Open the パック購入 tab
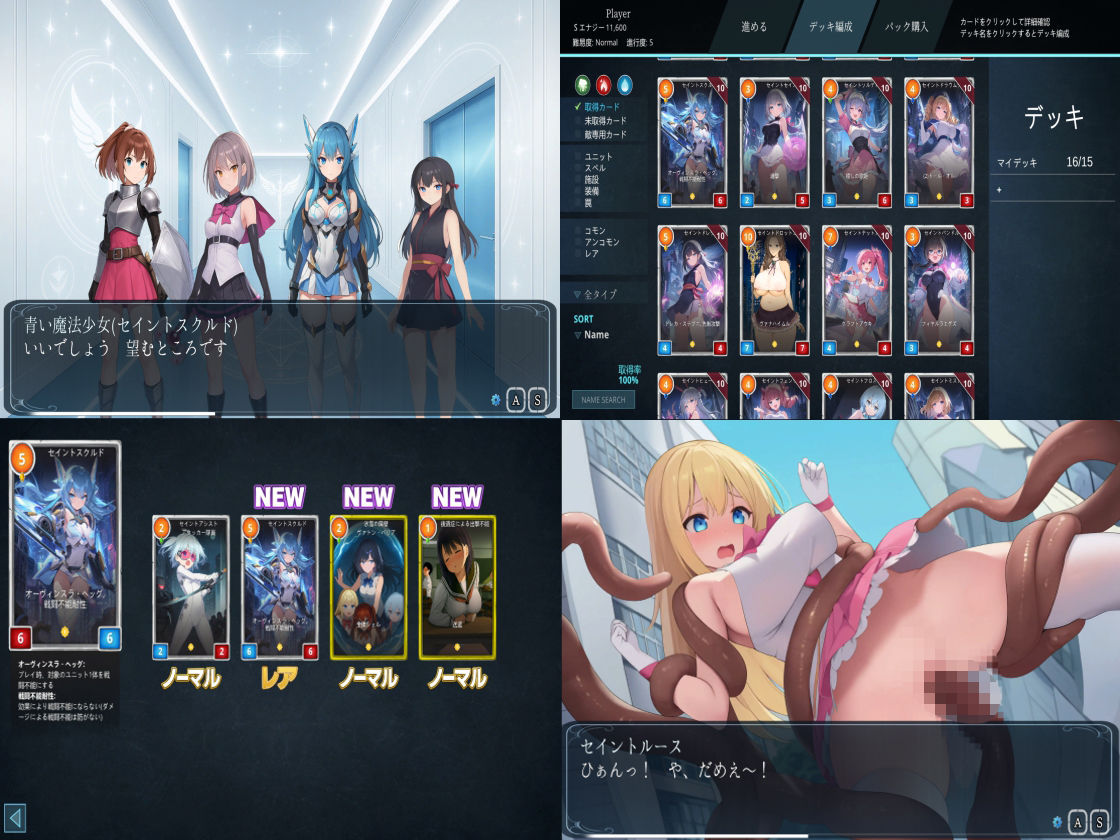This screenshot has height=840, width=1120. tap(907, 27)
